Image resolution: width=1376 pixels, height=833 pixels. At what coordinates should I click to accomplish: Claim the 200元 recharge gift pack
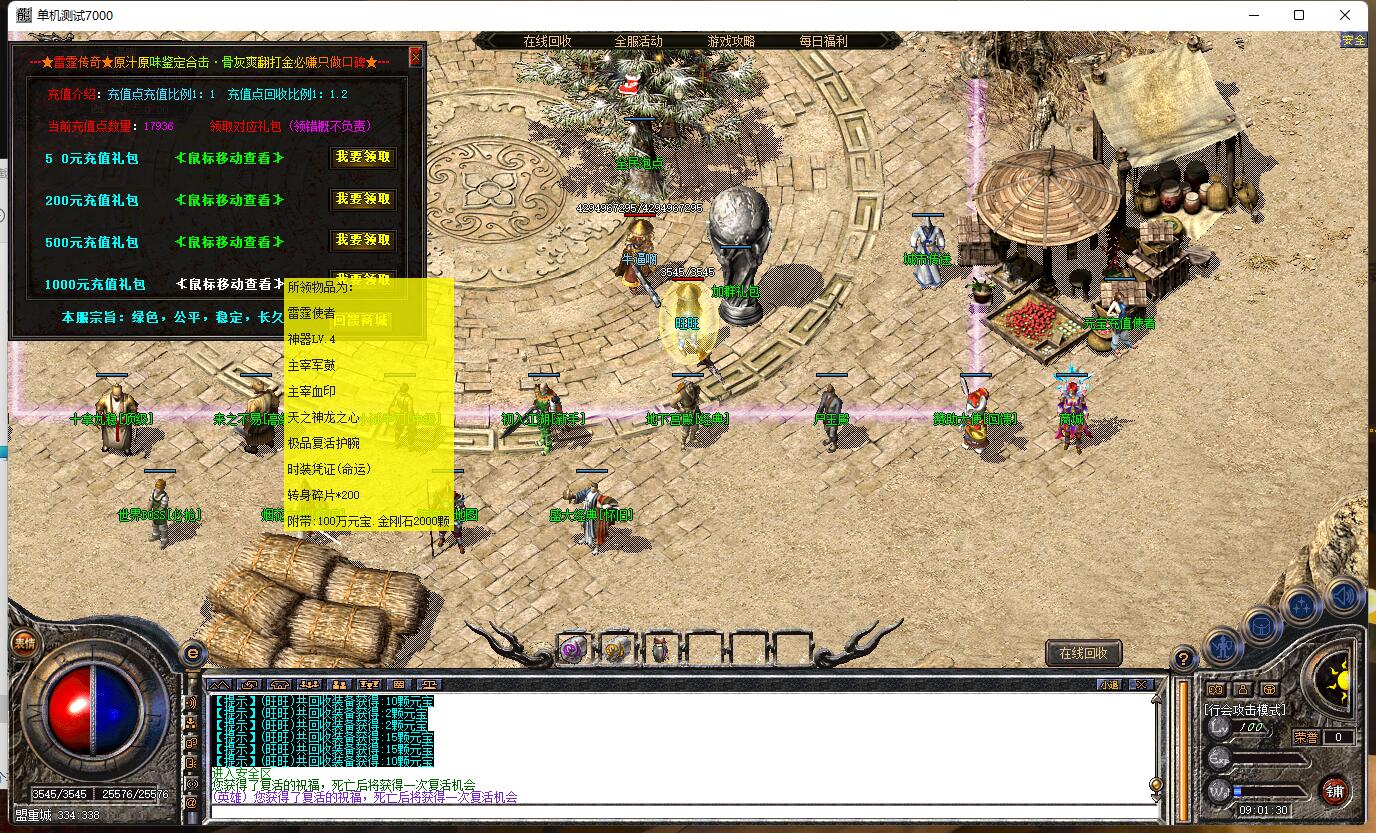click(x=363, y=199)
